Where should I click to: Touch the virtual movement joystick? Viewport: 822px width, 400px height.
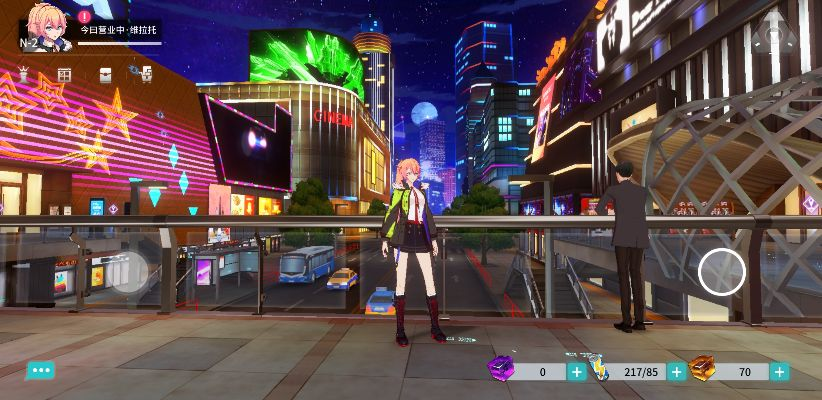tap(130, 272)
